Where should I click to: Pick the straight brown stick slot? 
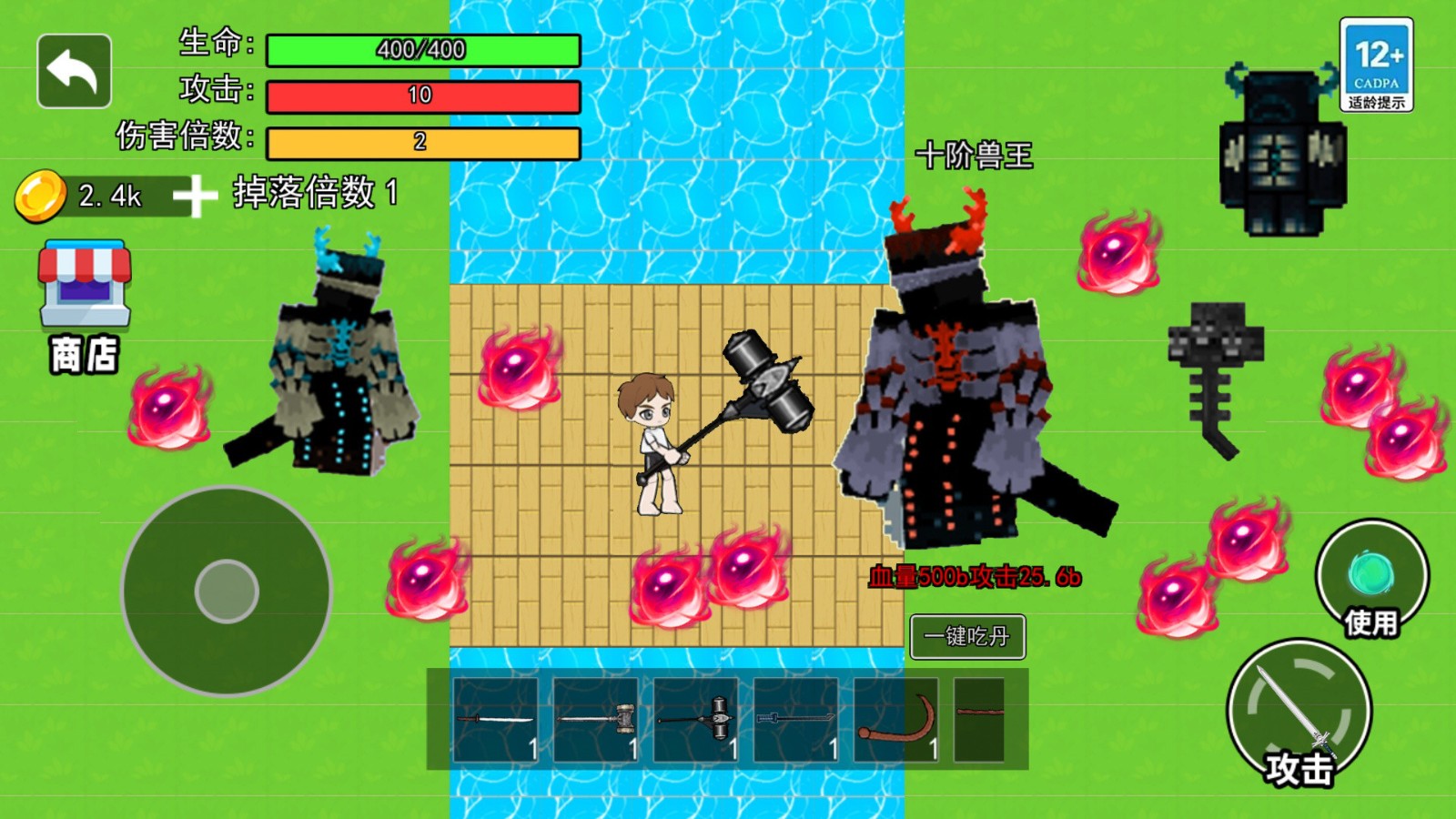tap(980, 720)
